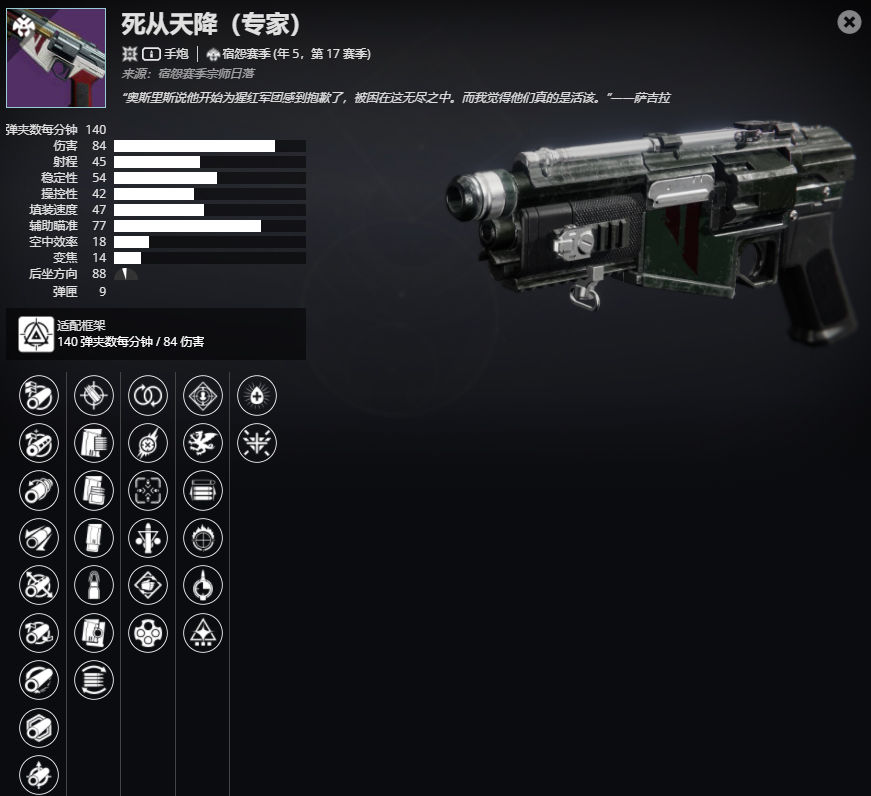The height and width of the screenshot is (796, 871).
Task: Click the weapon thumbnail with purple background
Action: coord(56,58)
